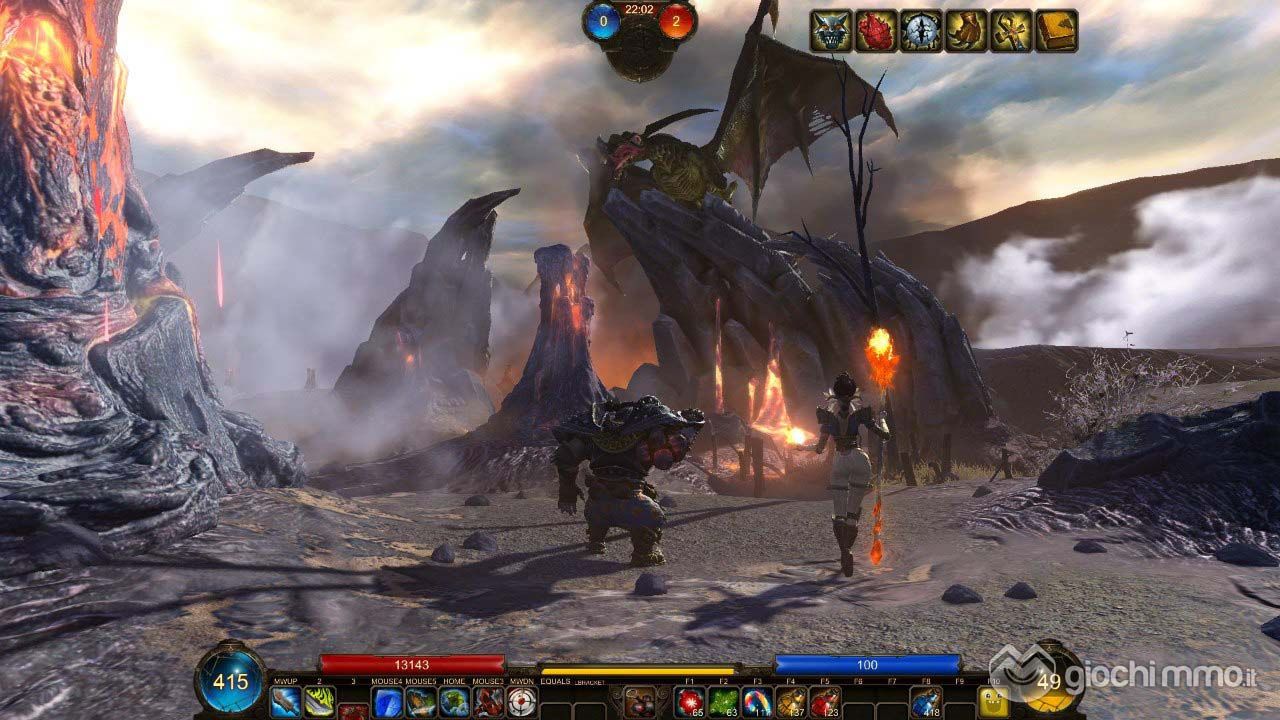Image resolution: width=1280 pixels, height=720 pixels.
Task: Click the red crystal menu icon
Action: pos(876,31)
